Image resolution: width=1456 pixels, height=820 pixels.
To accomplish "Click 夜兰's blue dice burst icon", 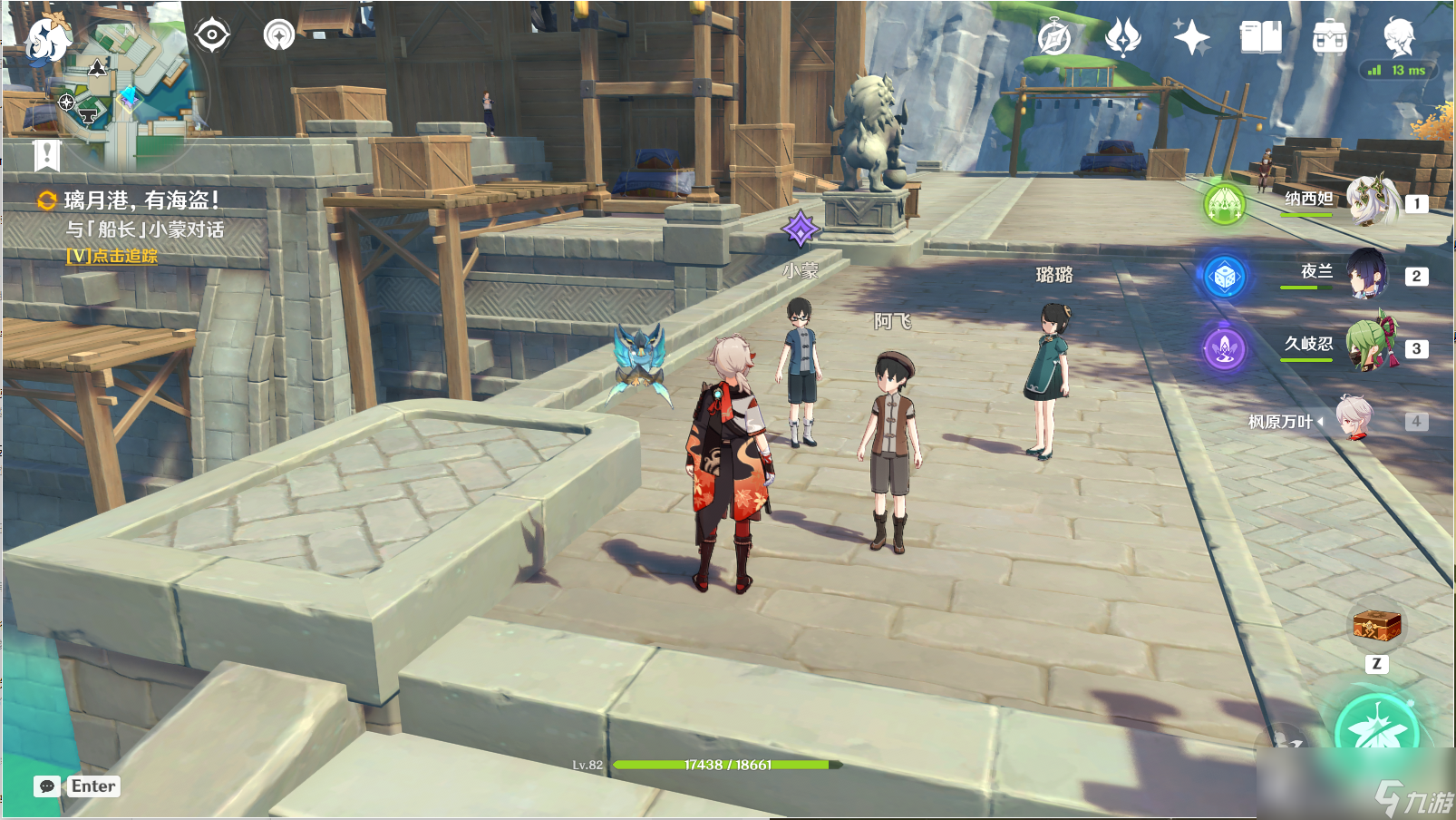I will (1225, 276).
